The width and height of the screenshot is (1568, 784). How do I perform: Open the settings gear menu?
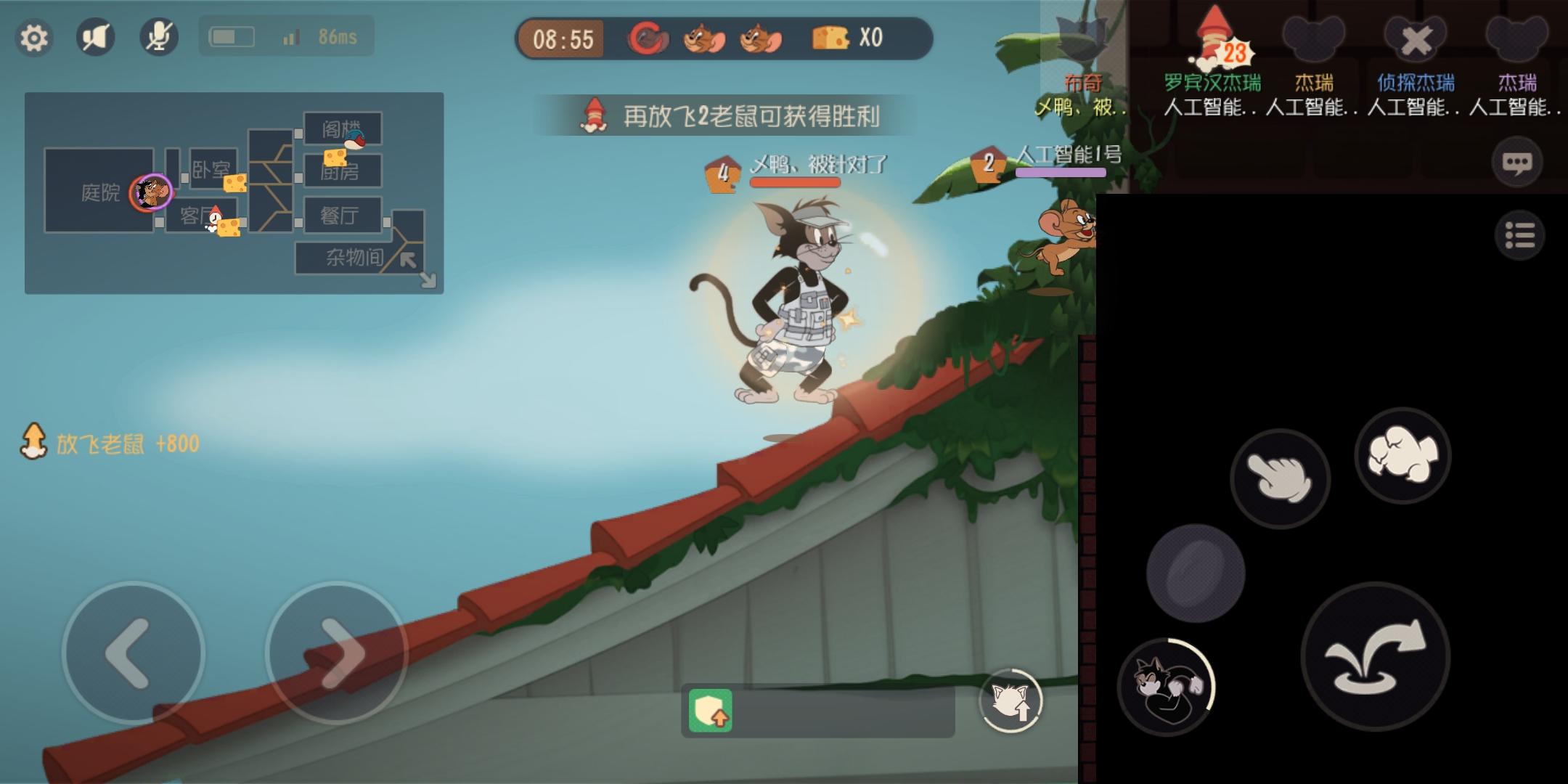point(34,38)
